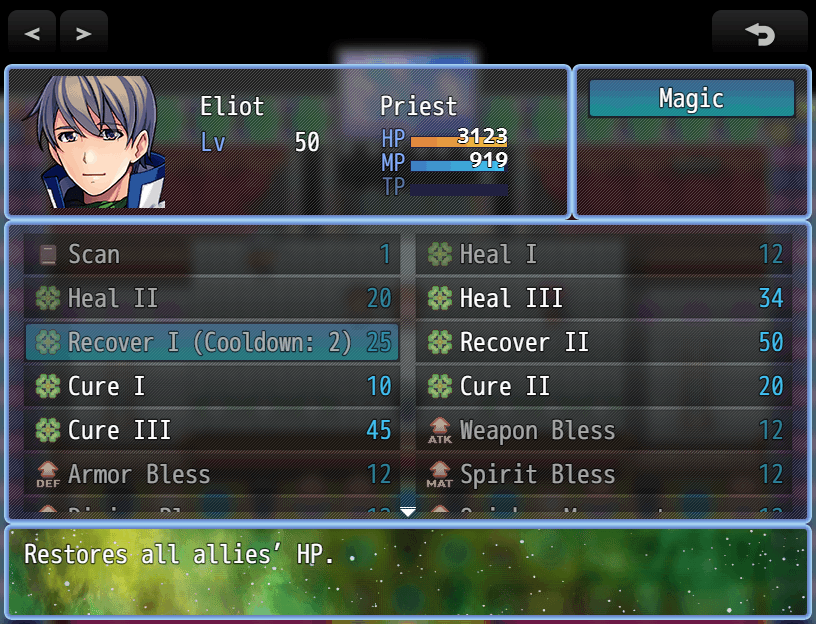The height and width of the screenshot is (624, 816).
Task: Choose the Recover II spell
Action: tap(604, 343)
